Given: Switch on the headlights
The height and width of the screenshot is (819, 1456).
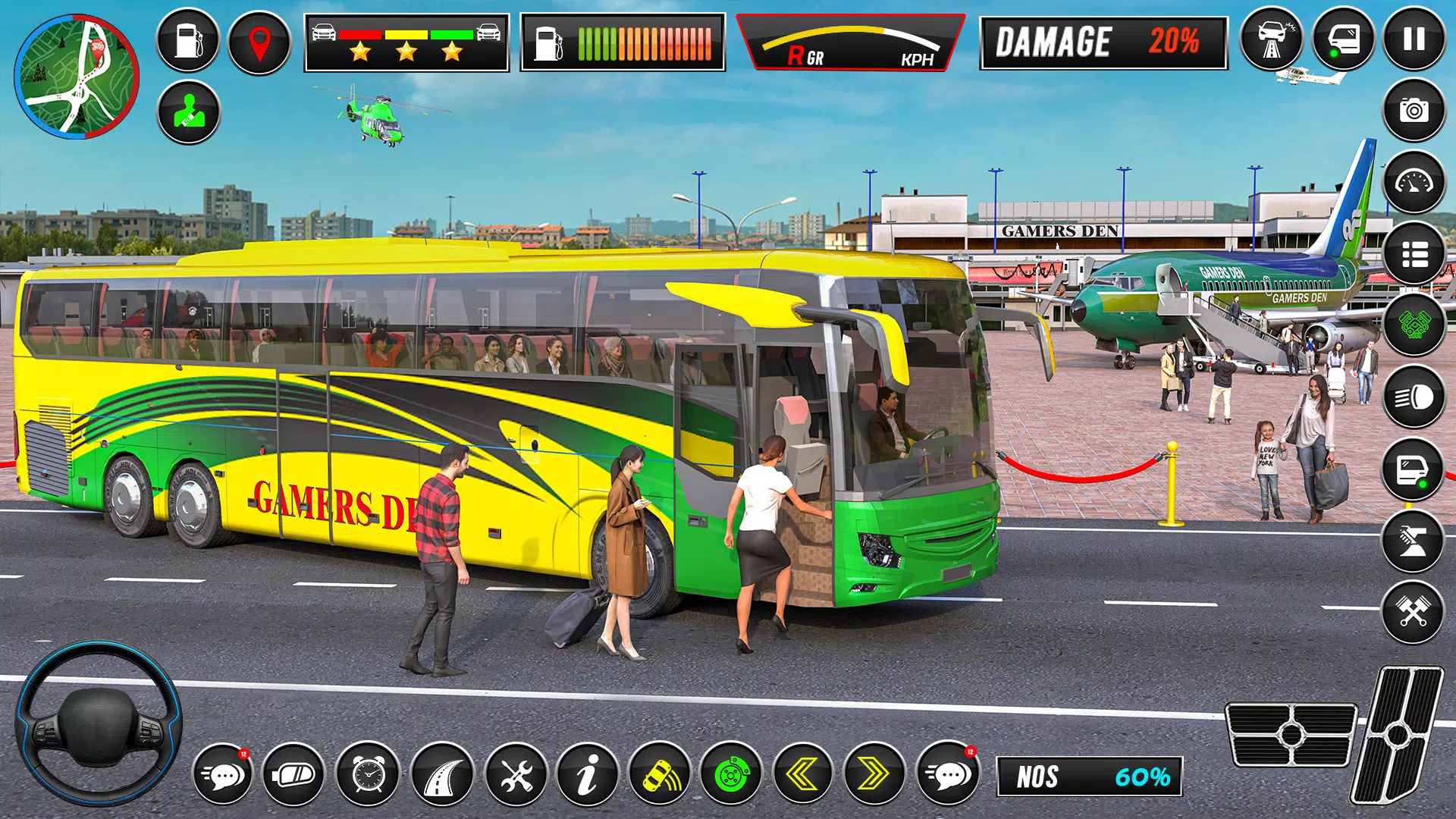Looking at the screenshot, I should 1414,397.
